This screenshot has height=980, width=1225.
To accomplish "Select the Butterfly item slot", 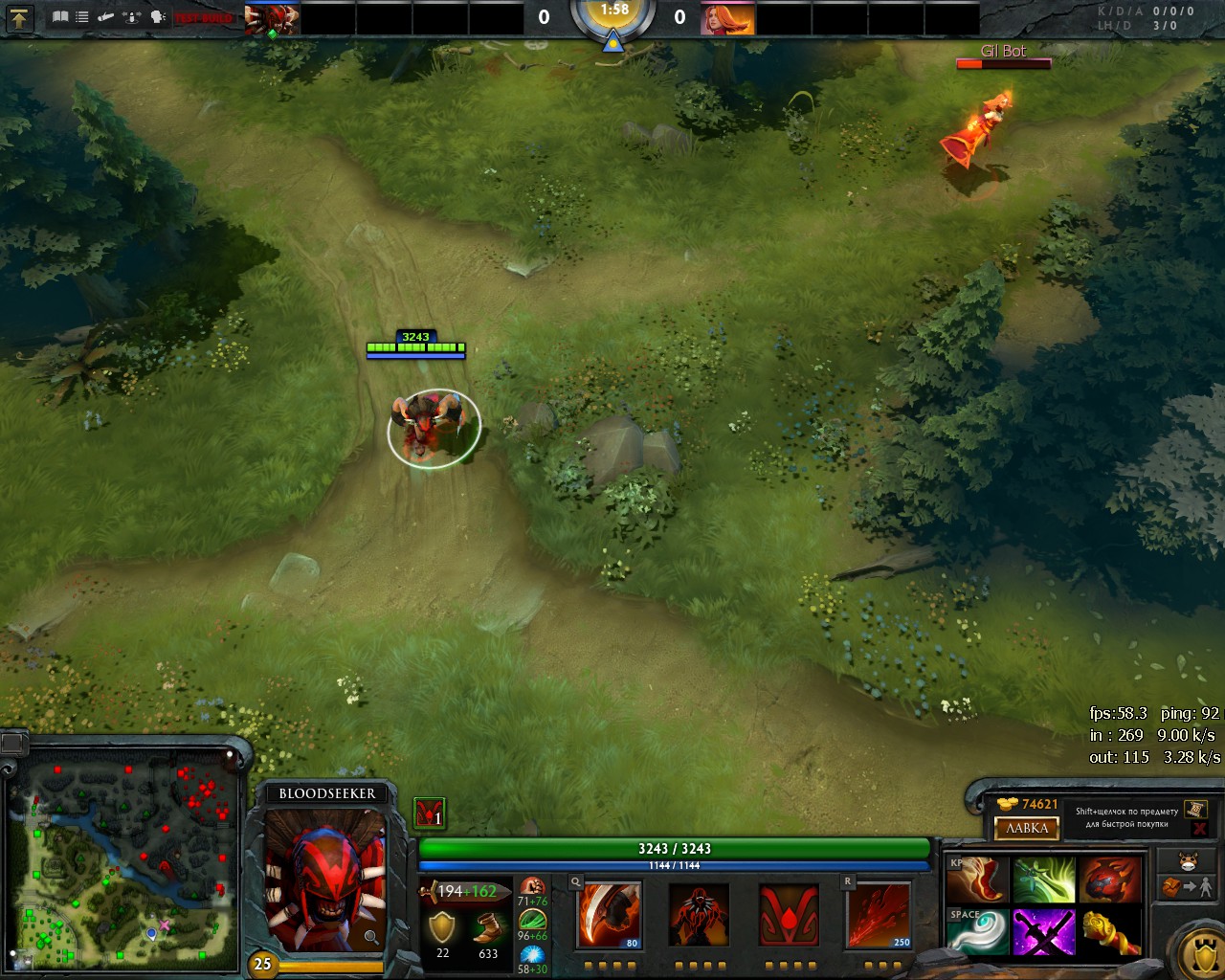I will [x=1044, y=880].
